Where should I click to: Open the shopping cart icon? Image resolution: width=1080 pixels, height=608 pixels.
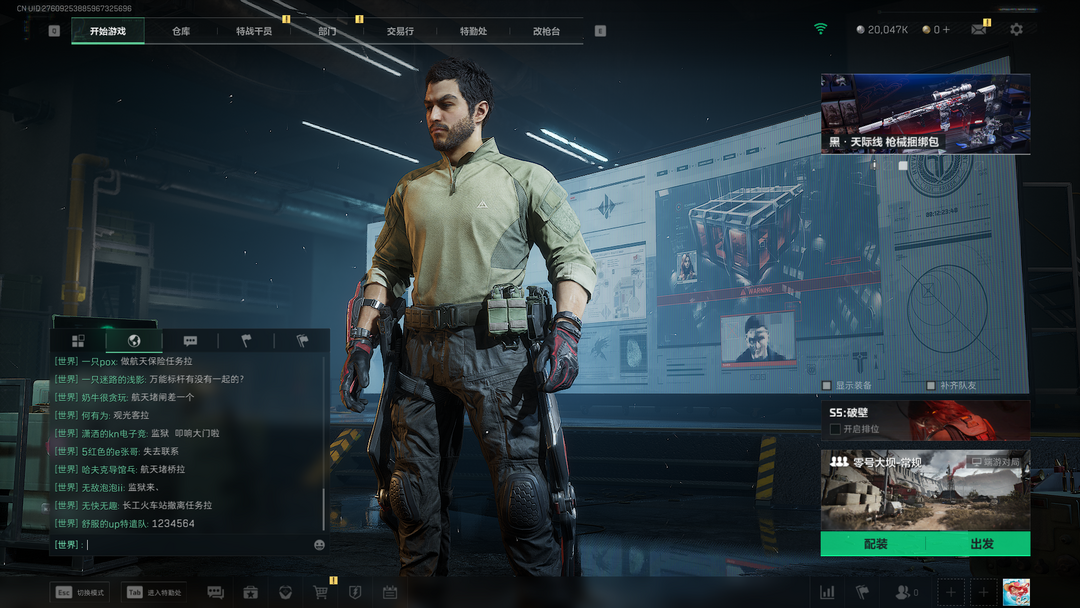[x=320, y=592]
